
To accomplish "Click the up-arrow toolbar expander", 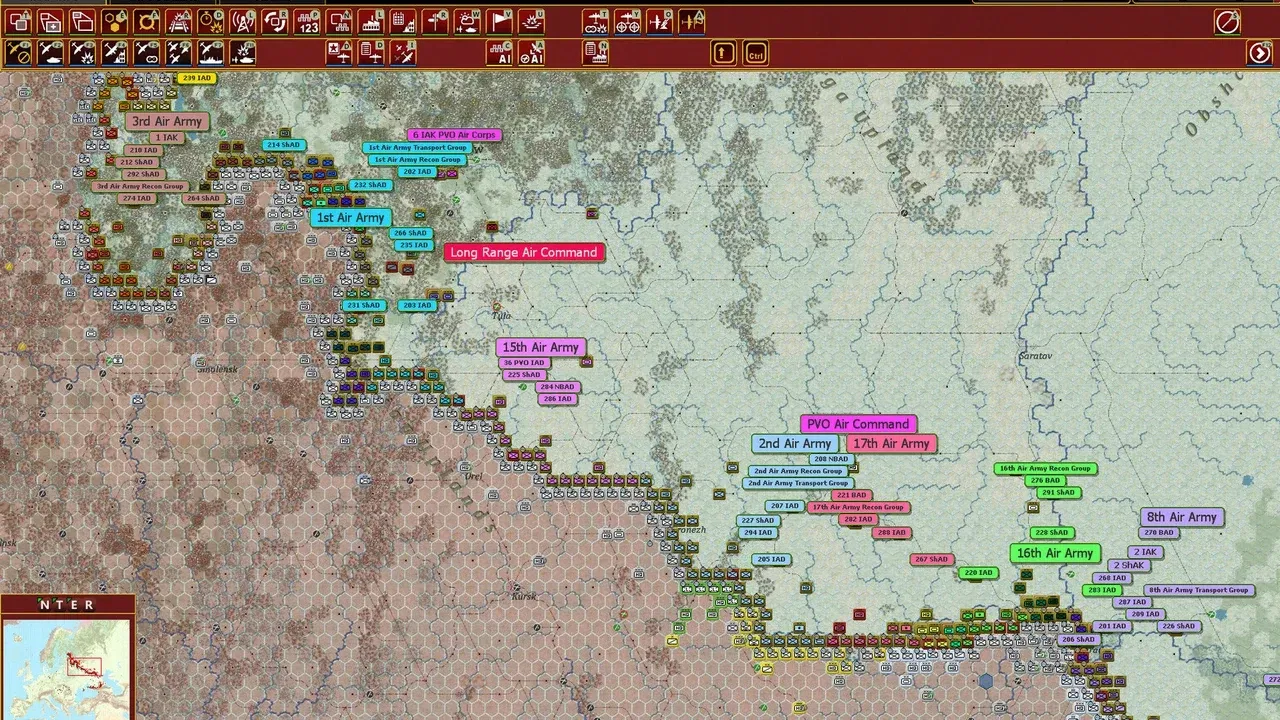I will (x=724, y=54).
